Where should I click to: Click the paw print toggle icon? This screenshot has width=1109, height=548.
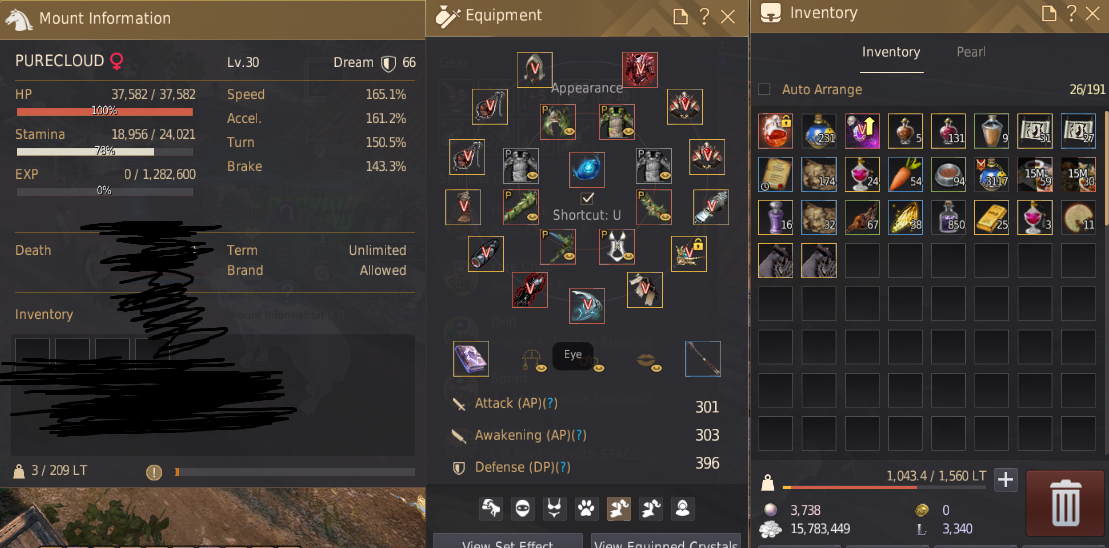587,509
